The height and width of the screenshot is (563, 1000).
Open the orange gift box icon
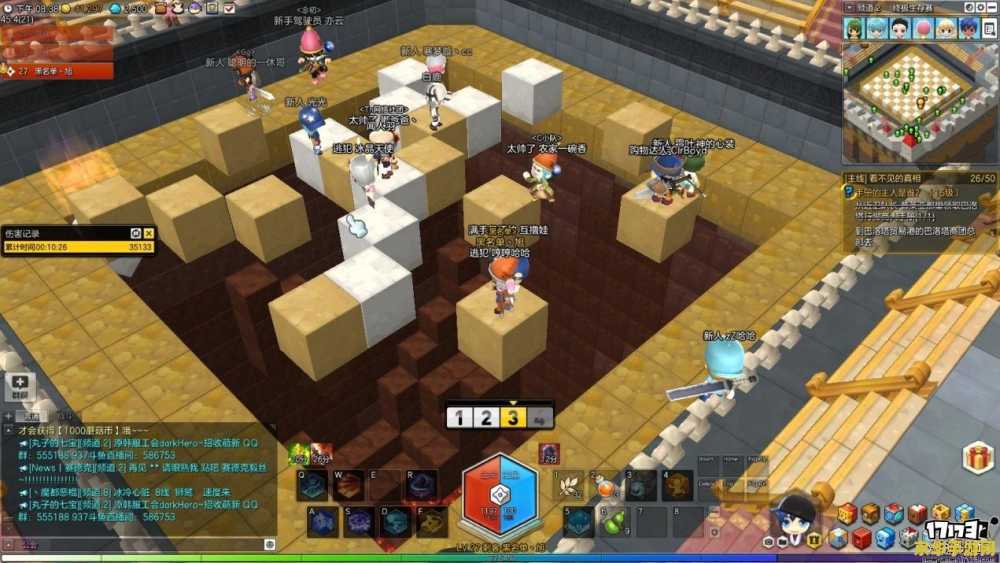[x=978, y=458]
